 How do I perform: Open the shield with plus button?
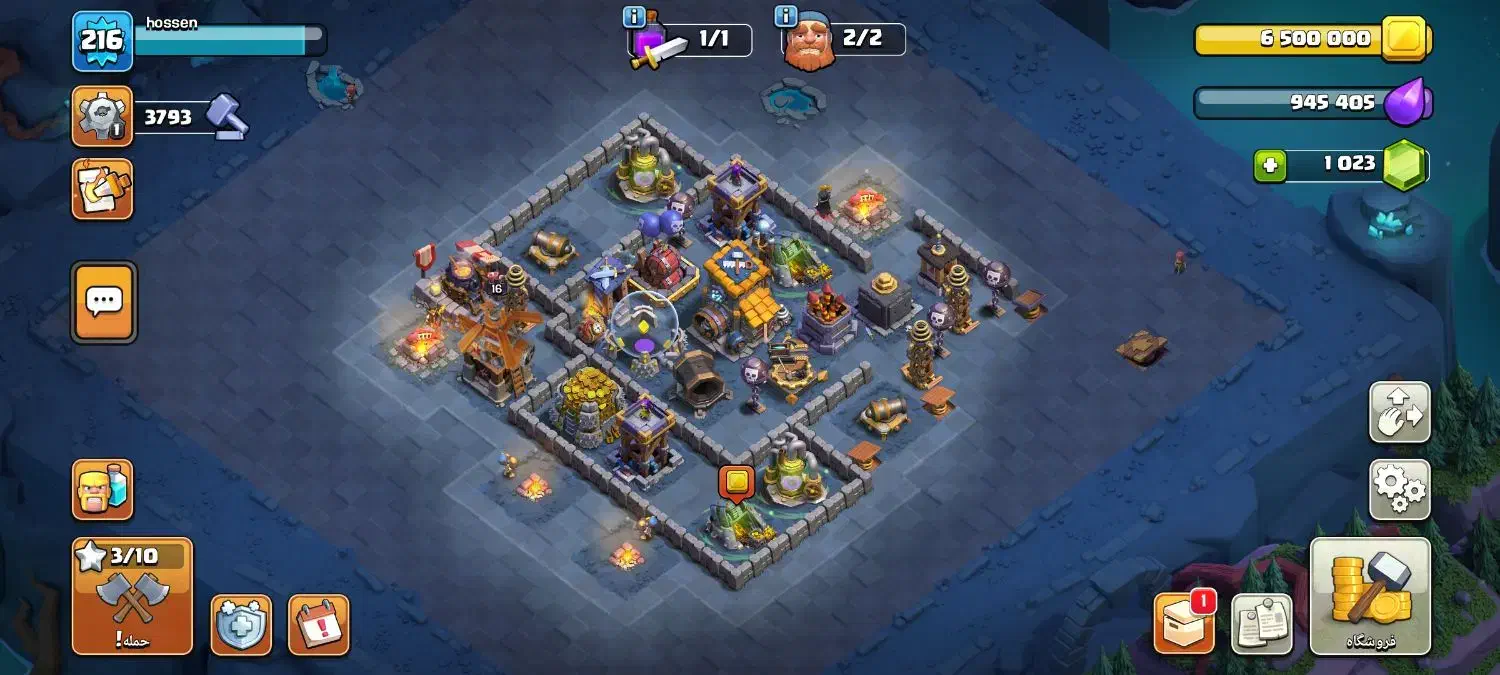click(241, 625)
